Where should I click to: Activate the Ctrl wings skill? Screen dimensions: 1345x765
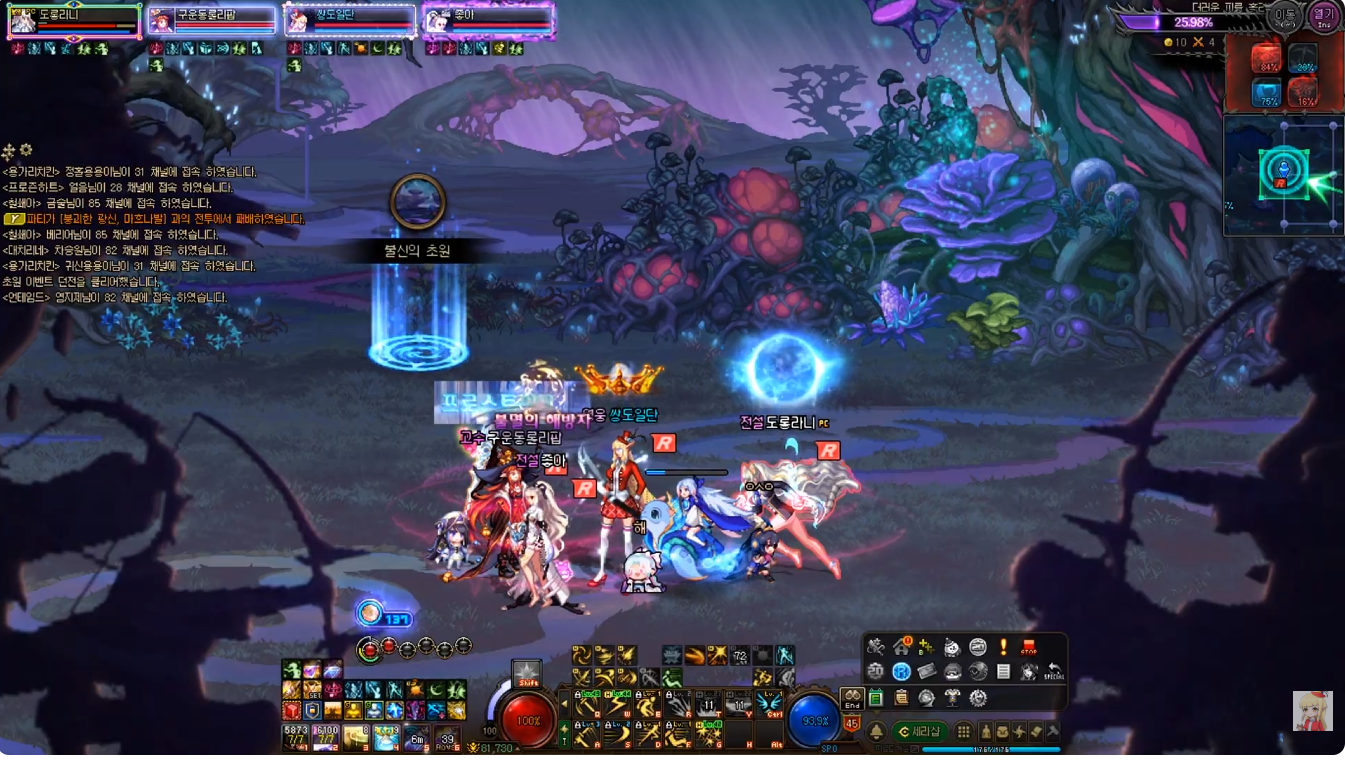(x=769, y=704)
